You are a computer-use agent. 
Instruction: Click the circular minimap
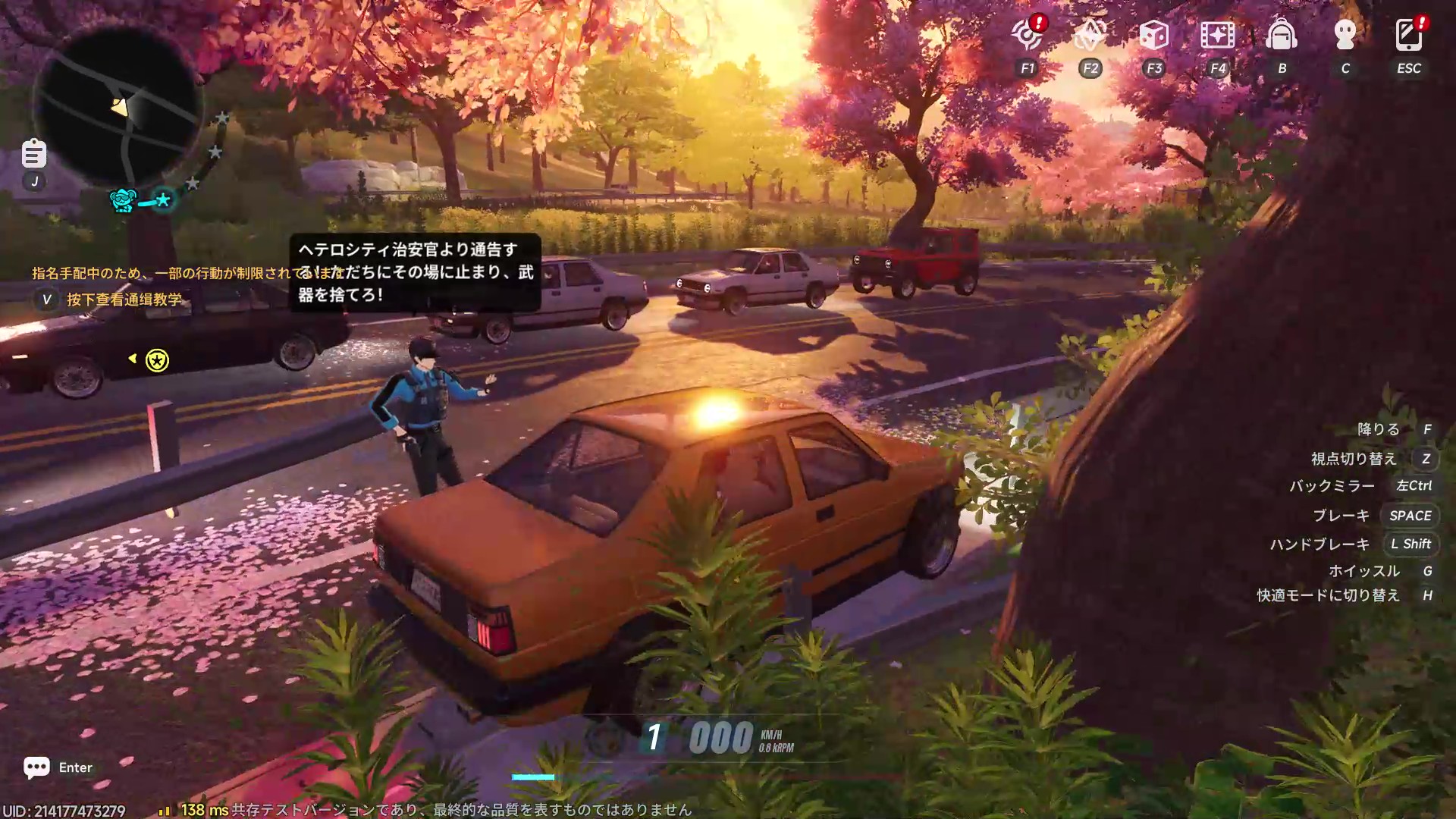(x=118, y=107)
